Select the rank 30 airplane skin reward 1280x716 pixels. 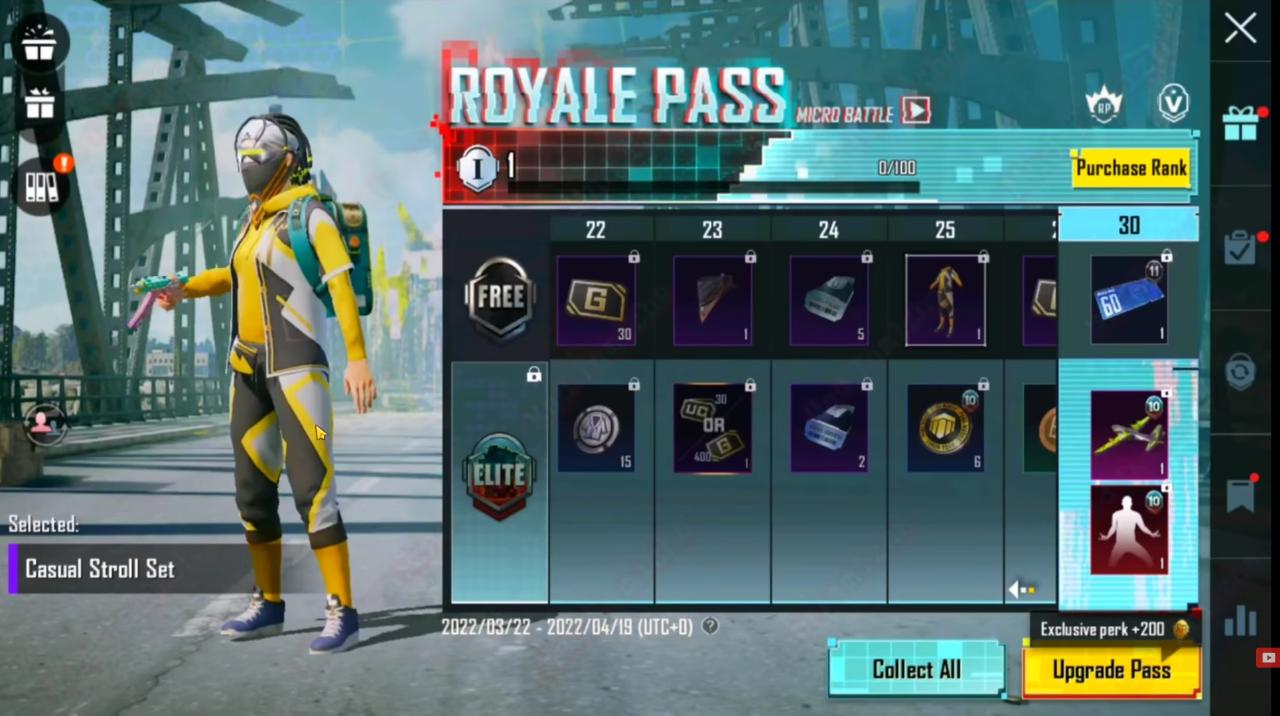1129,435
